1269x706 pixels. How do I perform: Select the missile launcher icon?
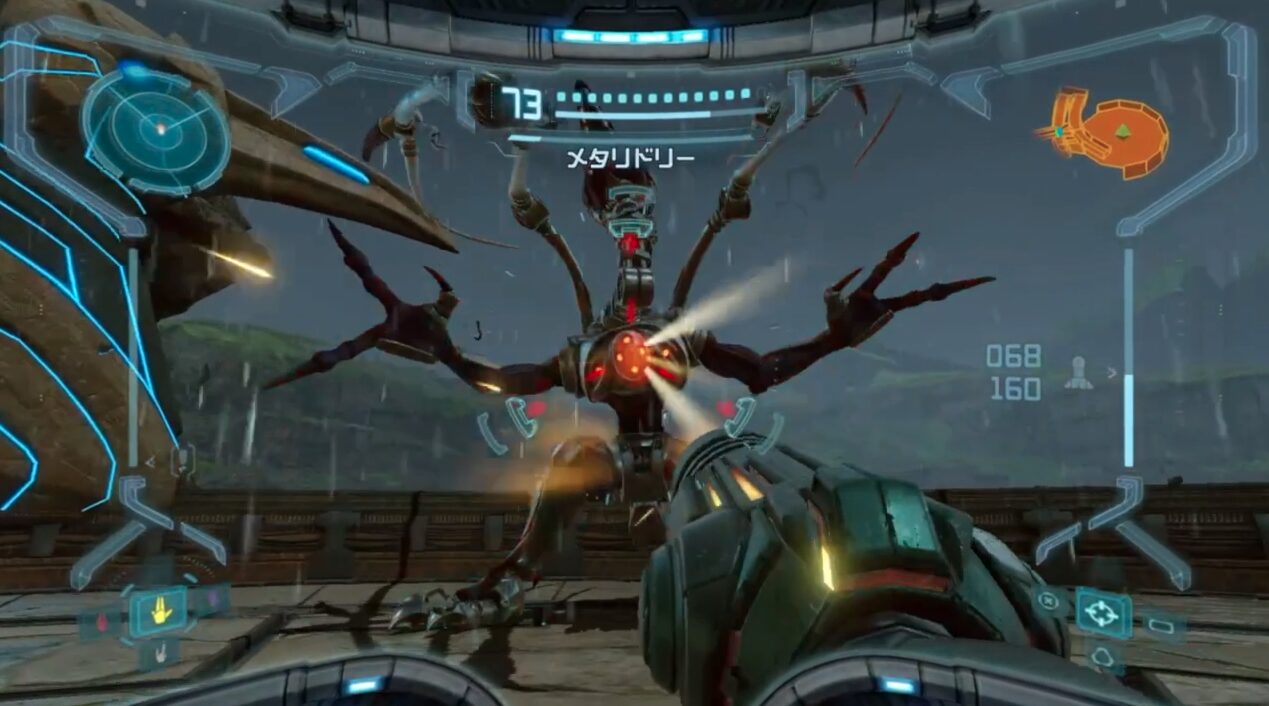(x=1078, y=373)
